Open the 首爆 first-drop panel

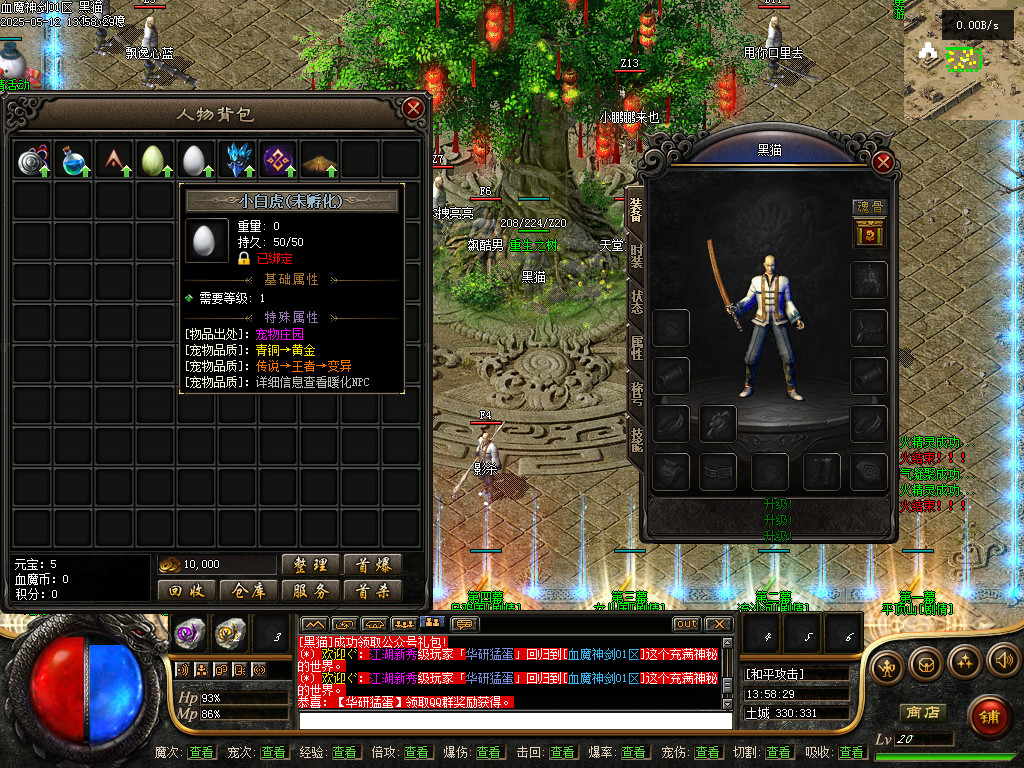coord(372,565)
